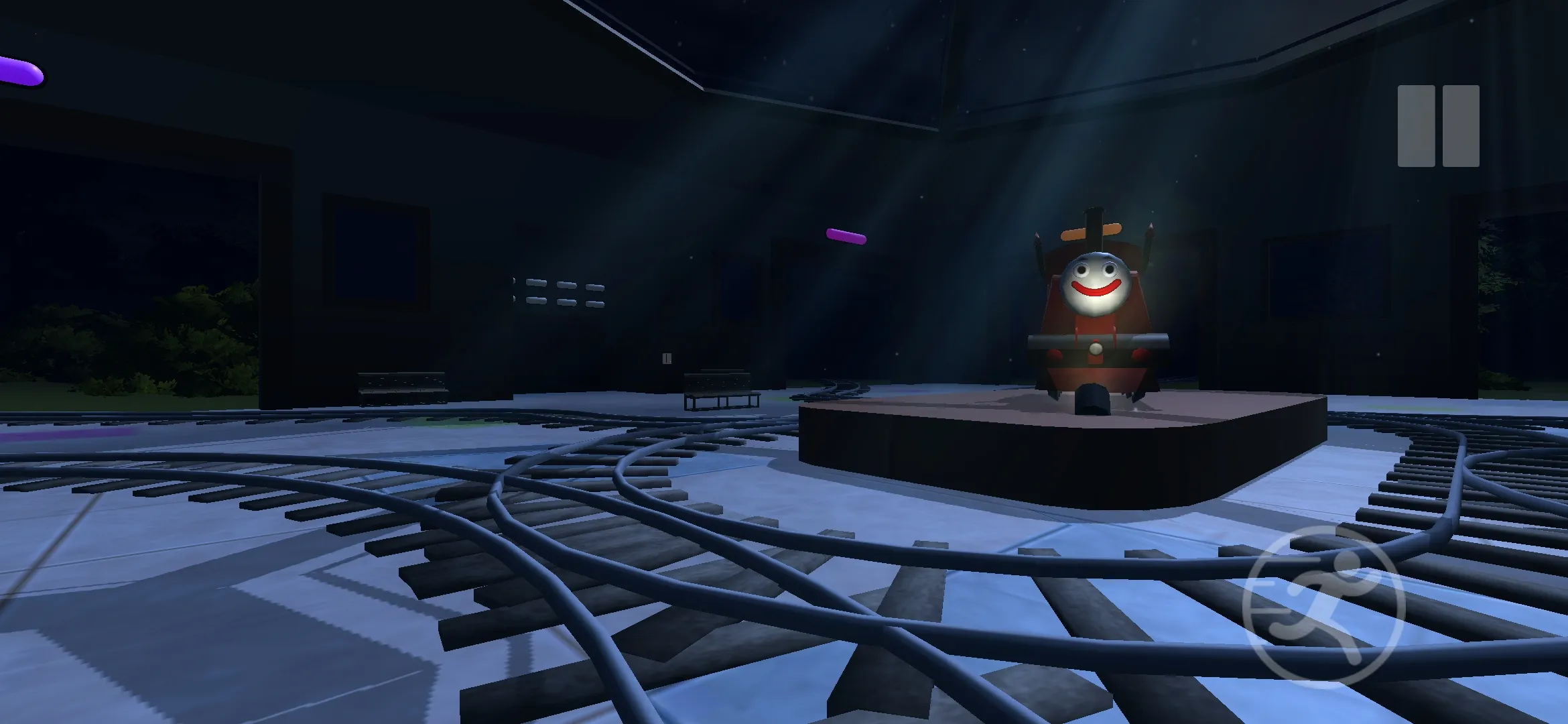The image size is (1568, 724).
Task: Pause the game with the pause button
Action: tap(1438, 126)
